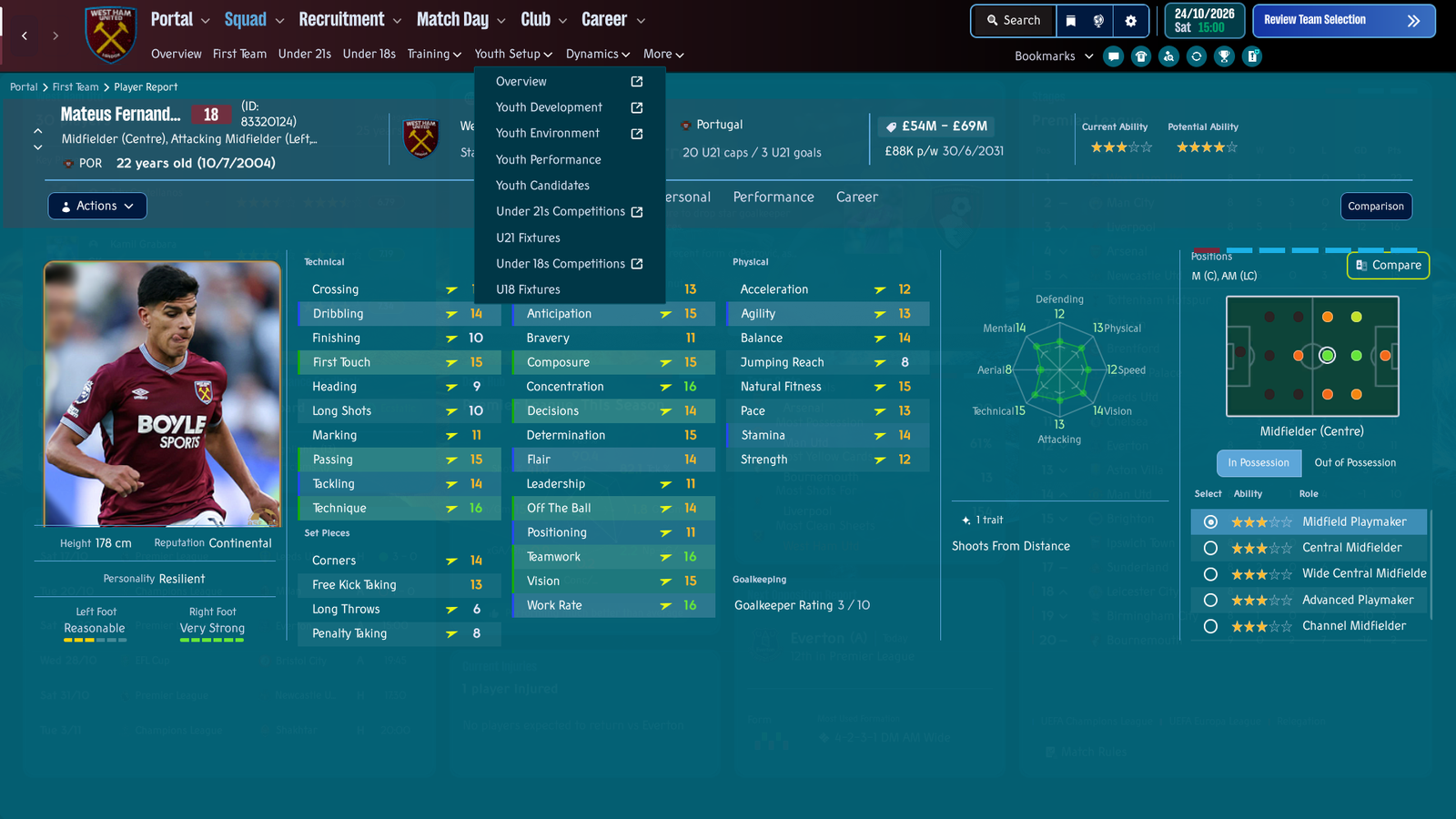Open the Search box

(1013, 20)
